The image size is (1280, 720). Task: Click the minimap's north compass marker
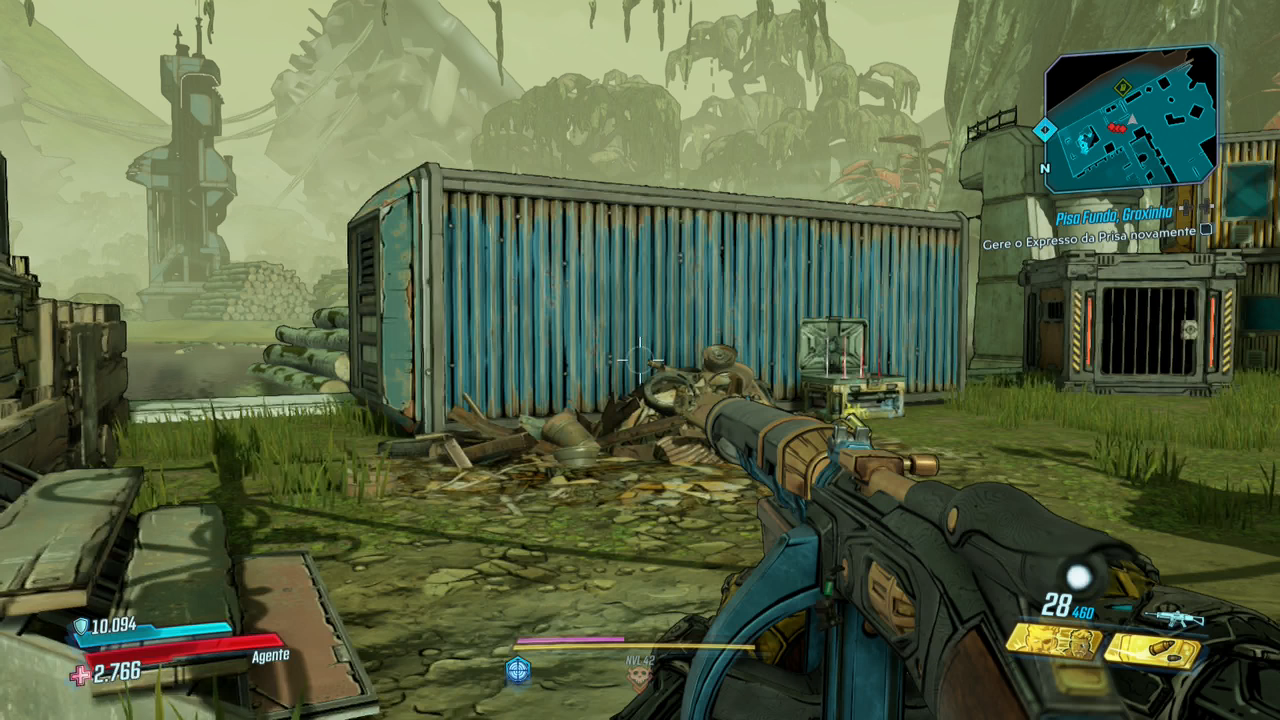pos(1045,169)
